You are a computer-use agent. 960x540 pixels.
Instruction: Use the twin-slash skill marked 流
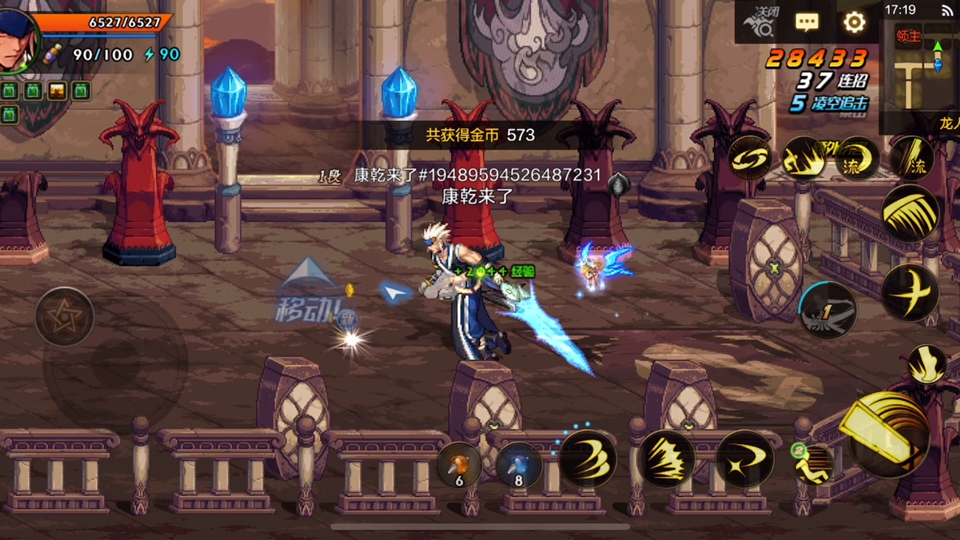910,158
